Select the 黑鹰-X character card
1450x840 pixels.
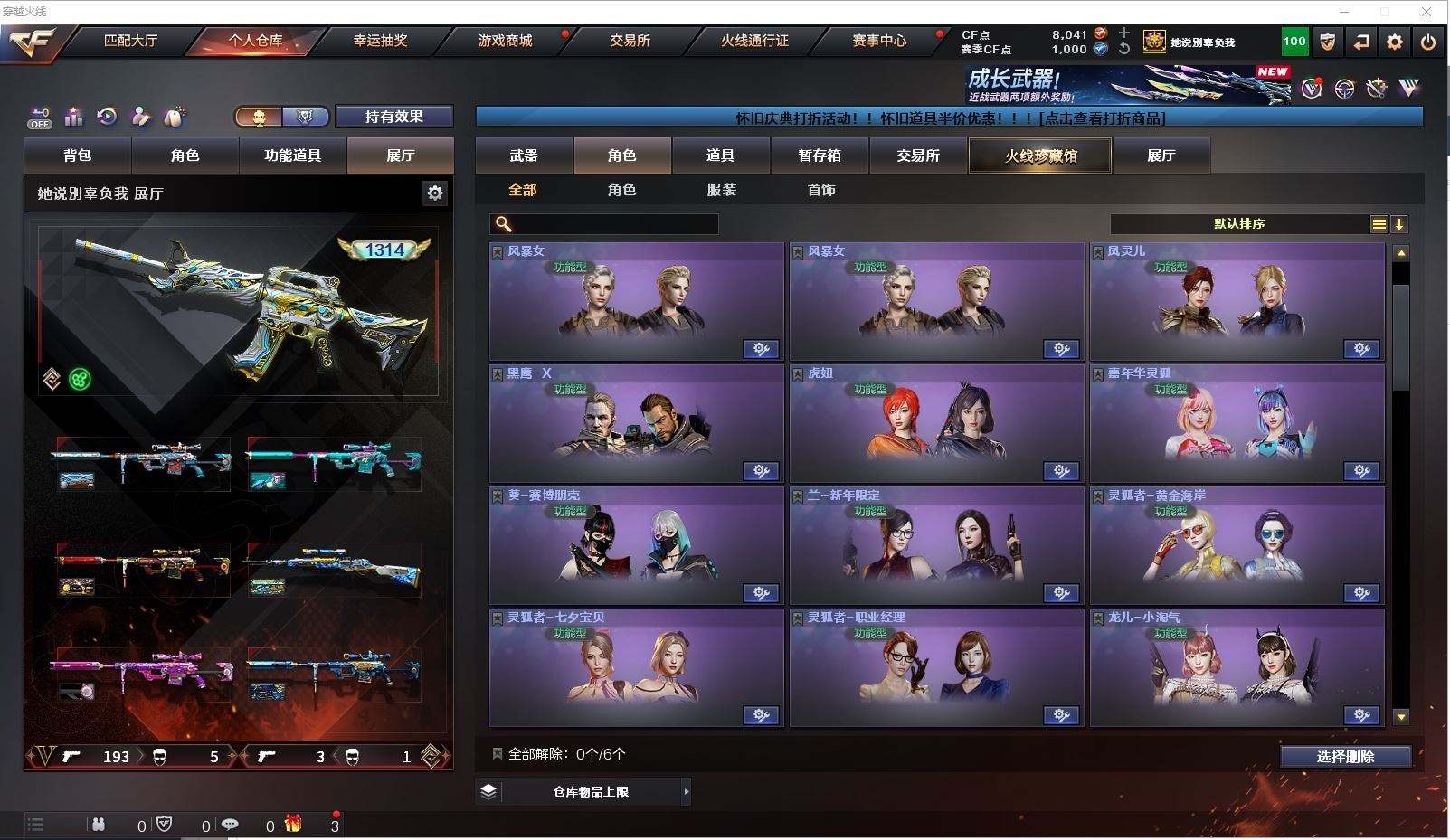click(x=636, y=423)
